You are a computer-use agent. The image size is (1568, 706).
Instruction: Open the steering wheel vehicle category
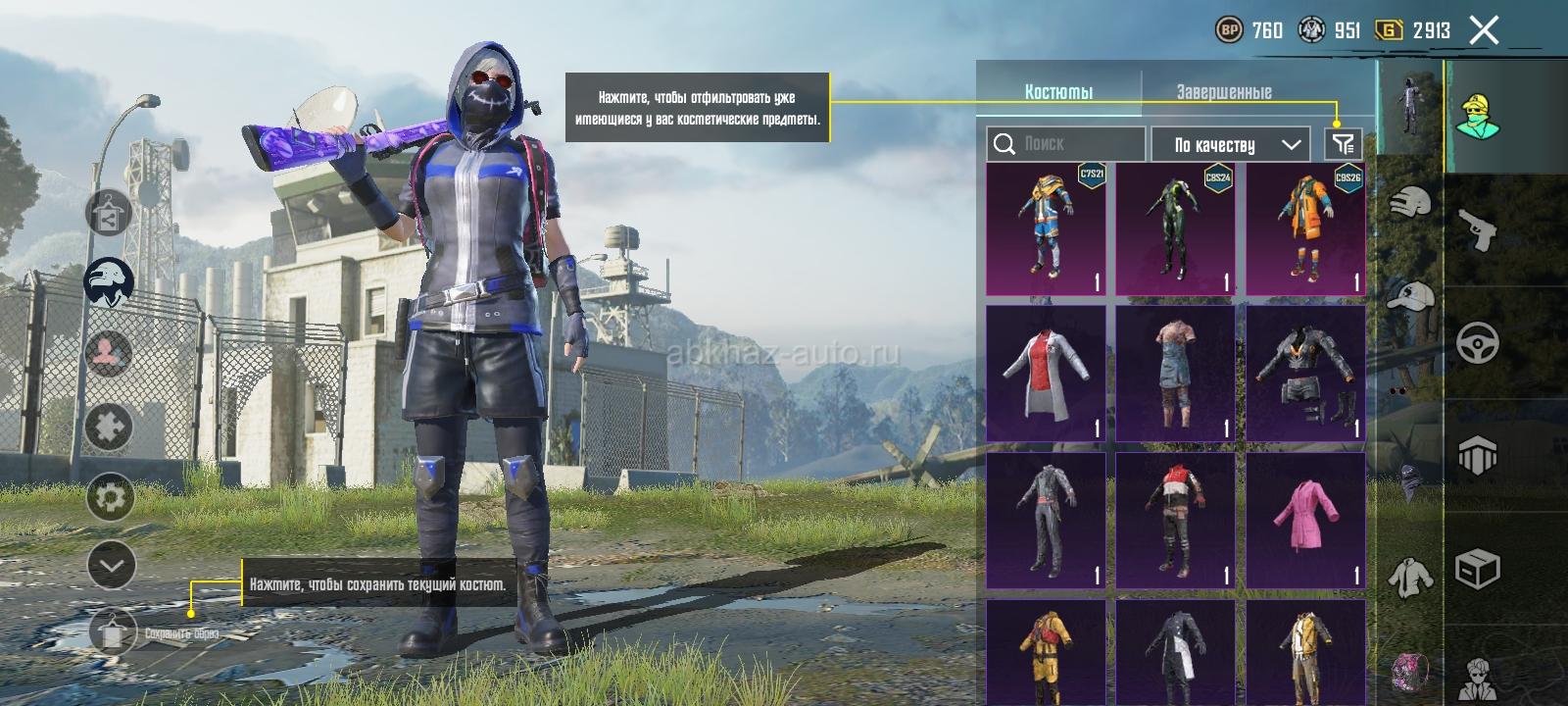(1479, 343)
